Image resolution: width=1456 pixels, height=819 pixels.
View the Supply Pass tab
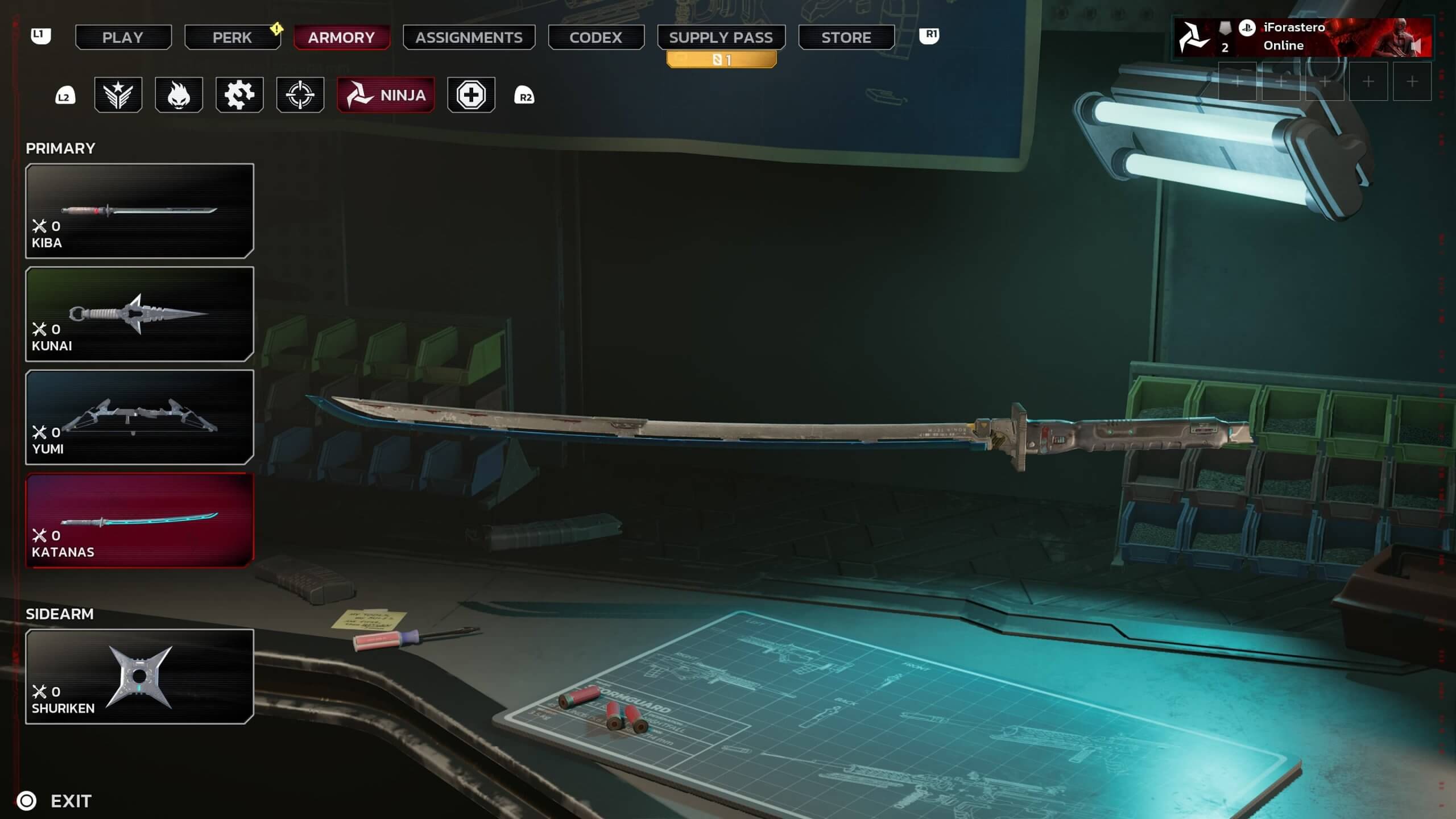(x=721, y=38)
